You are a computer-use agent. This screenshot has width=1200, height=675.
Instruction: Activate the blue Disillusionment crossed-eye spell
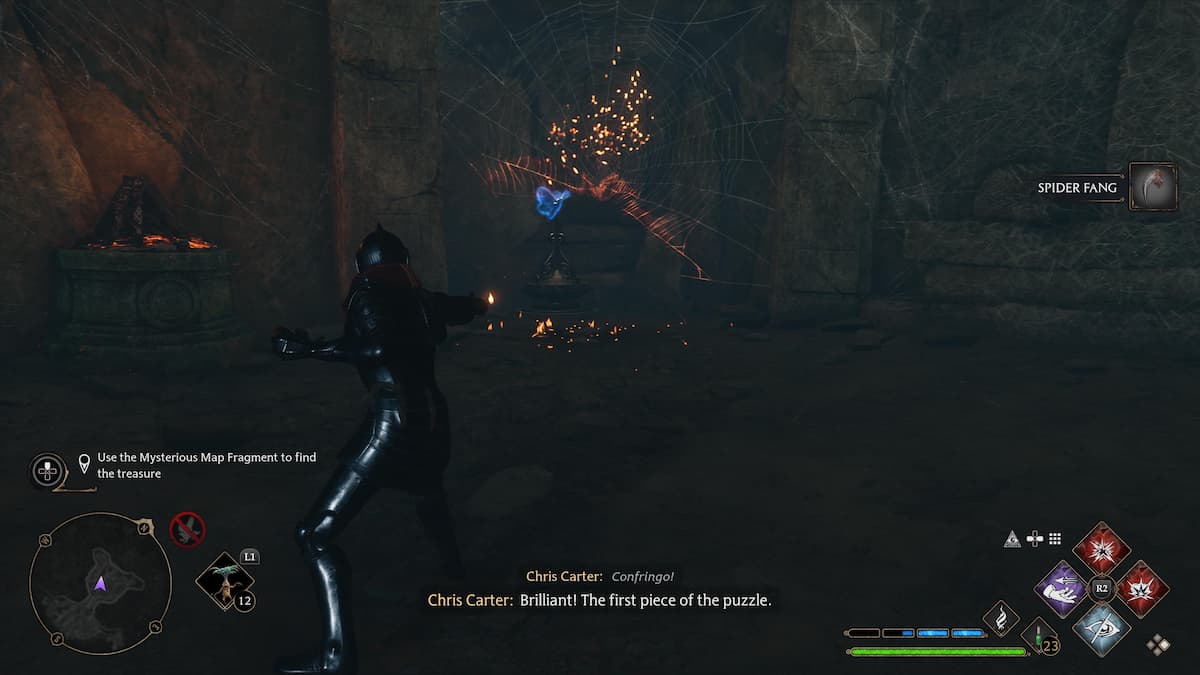tap(1102, 630)
